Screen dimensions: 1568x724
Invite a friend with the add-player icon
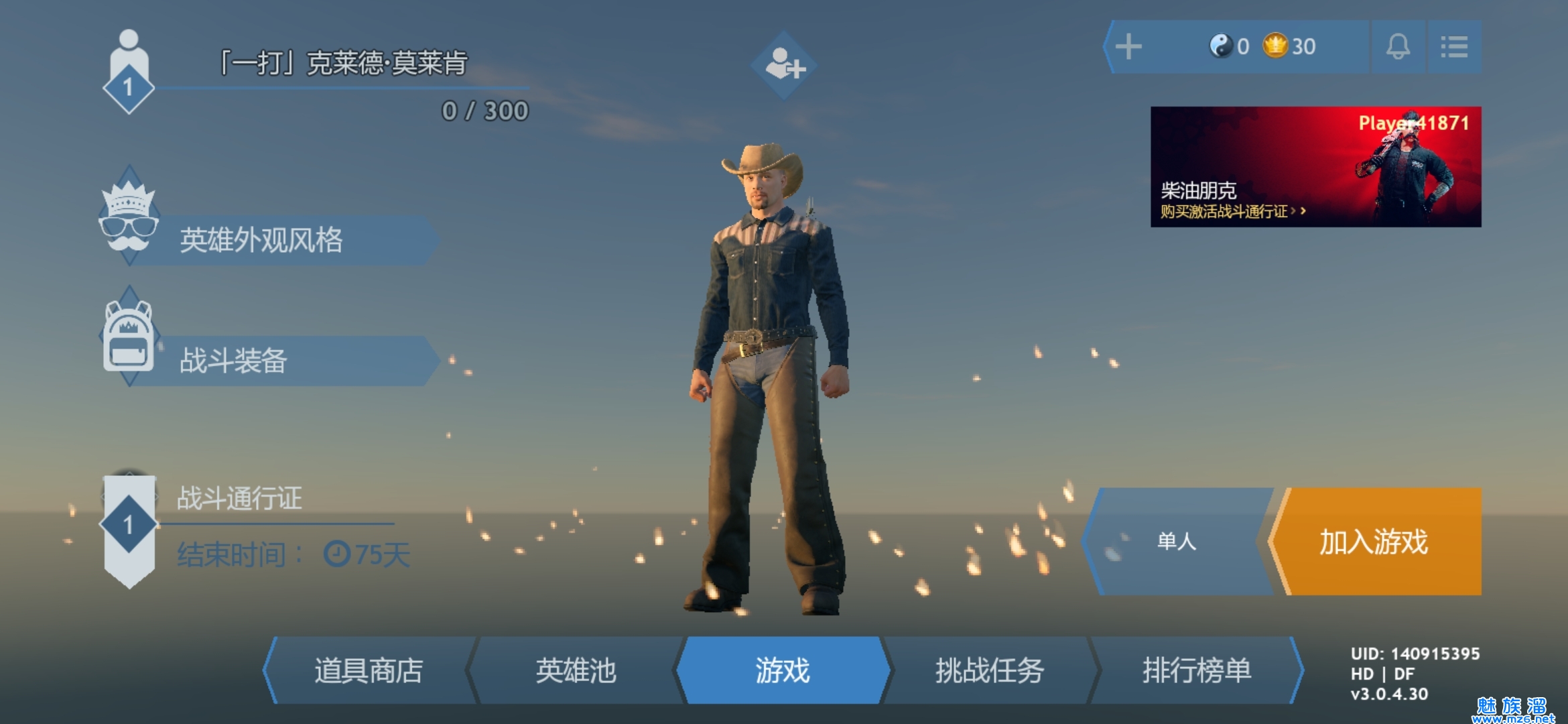[784, 65]
